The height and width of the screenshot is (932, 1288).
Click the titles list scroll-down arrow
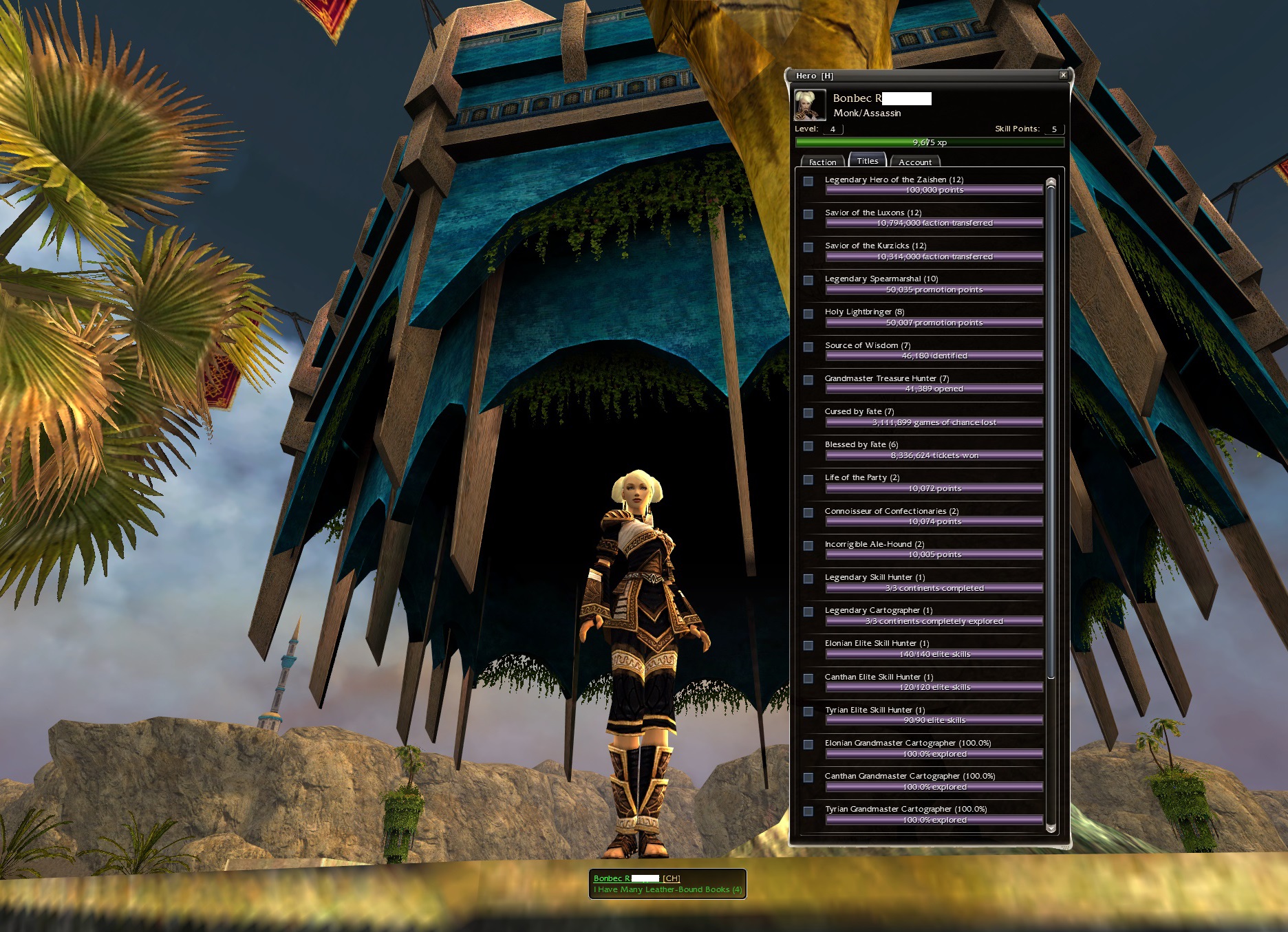(1051, 827)
